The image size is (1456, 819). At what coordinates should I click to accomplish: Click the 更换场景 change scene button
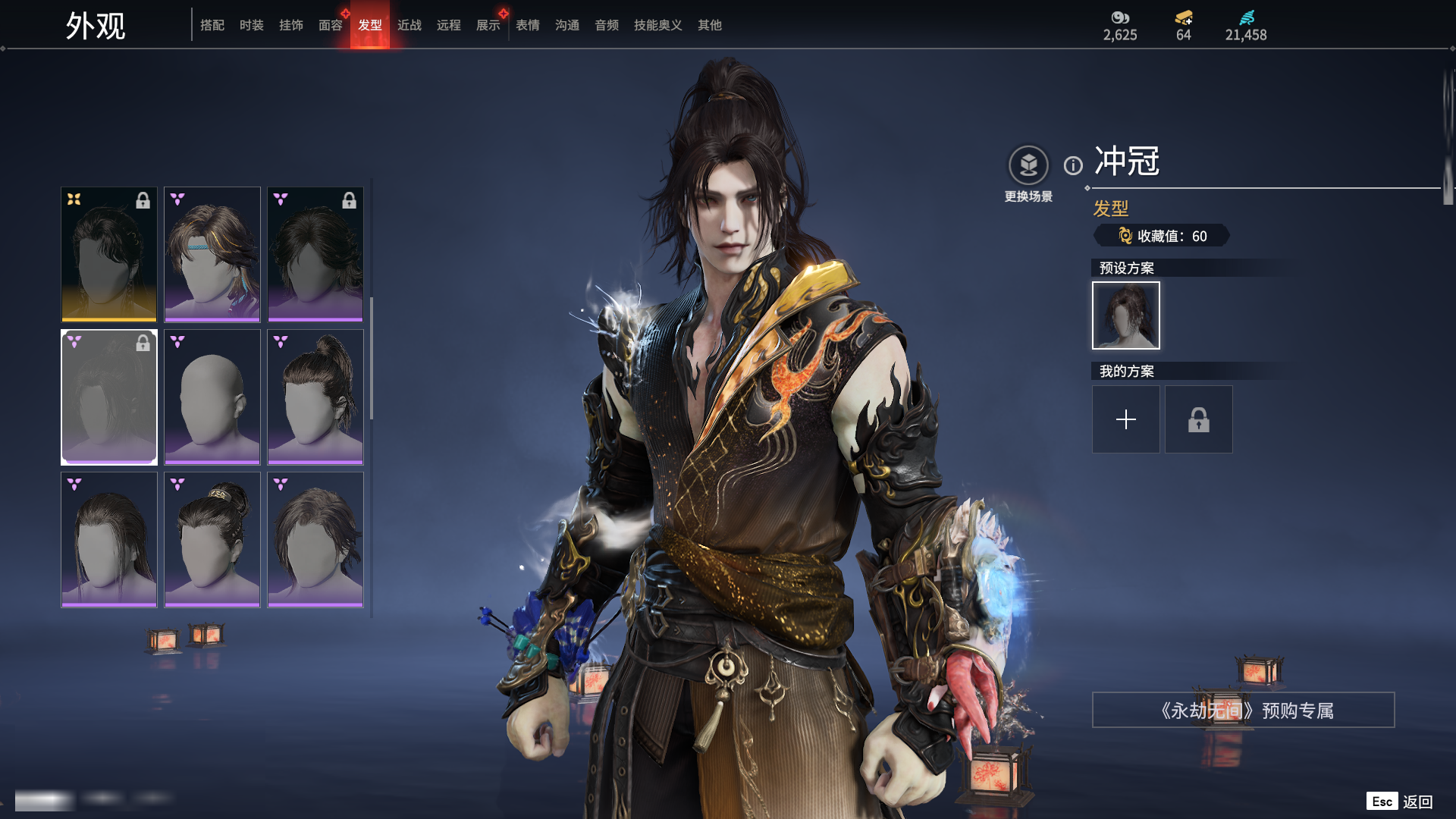click(1028, 166)
